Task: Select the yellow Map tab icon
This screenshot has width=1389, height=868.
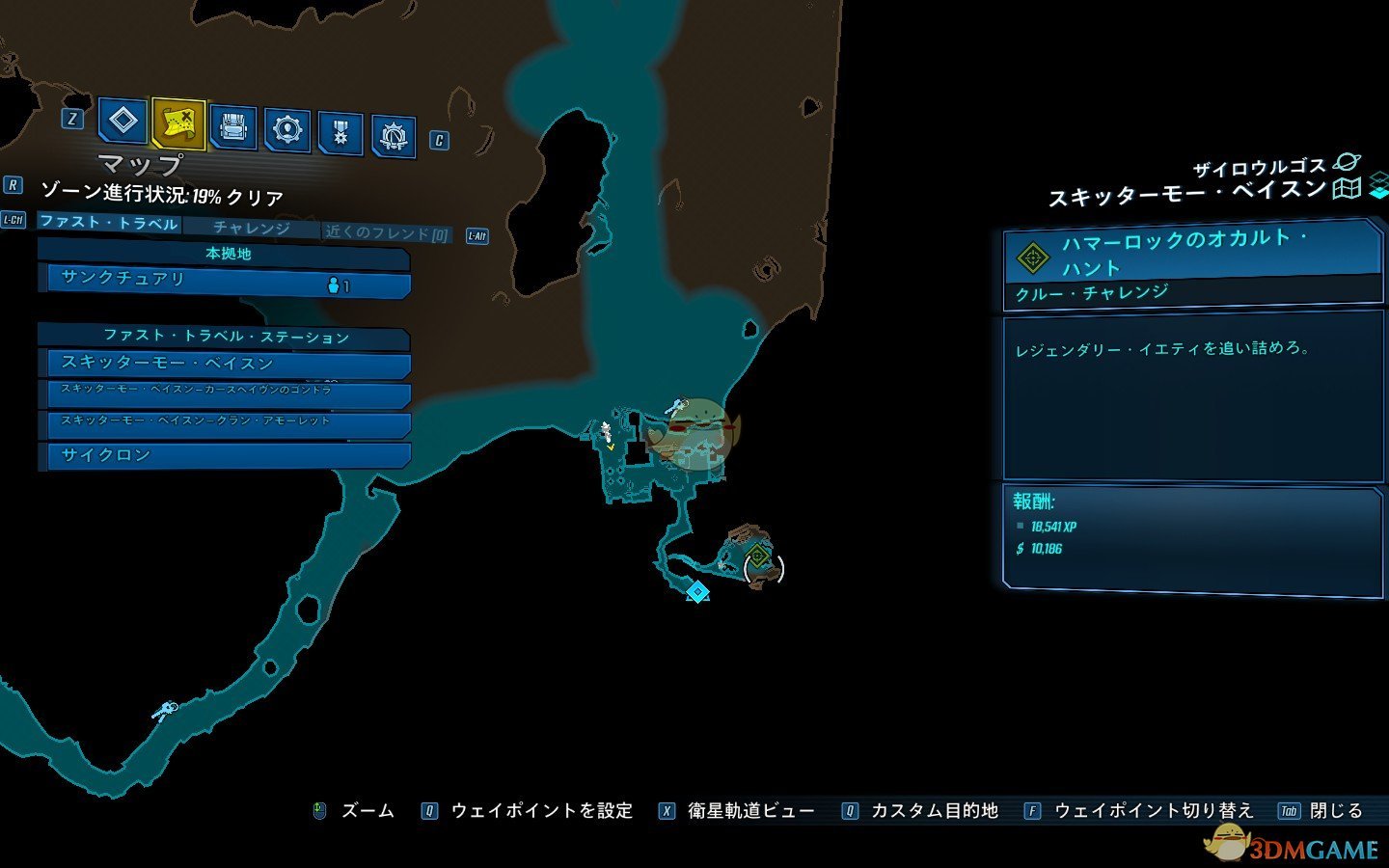Action: (x=178, y=123)
